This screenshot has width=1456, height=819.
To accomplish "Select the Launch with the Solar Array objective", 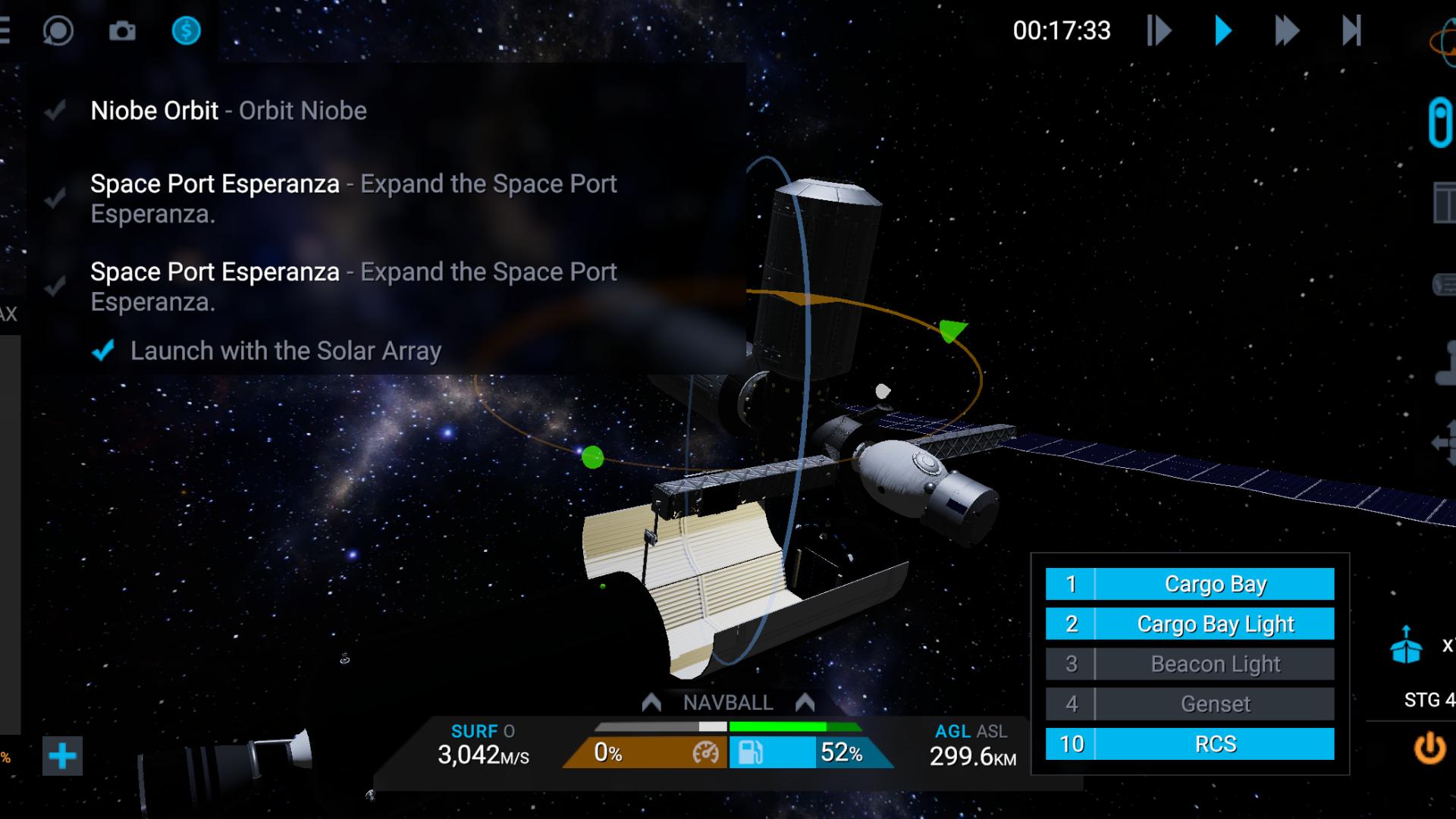I will point(285,351).
